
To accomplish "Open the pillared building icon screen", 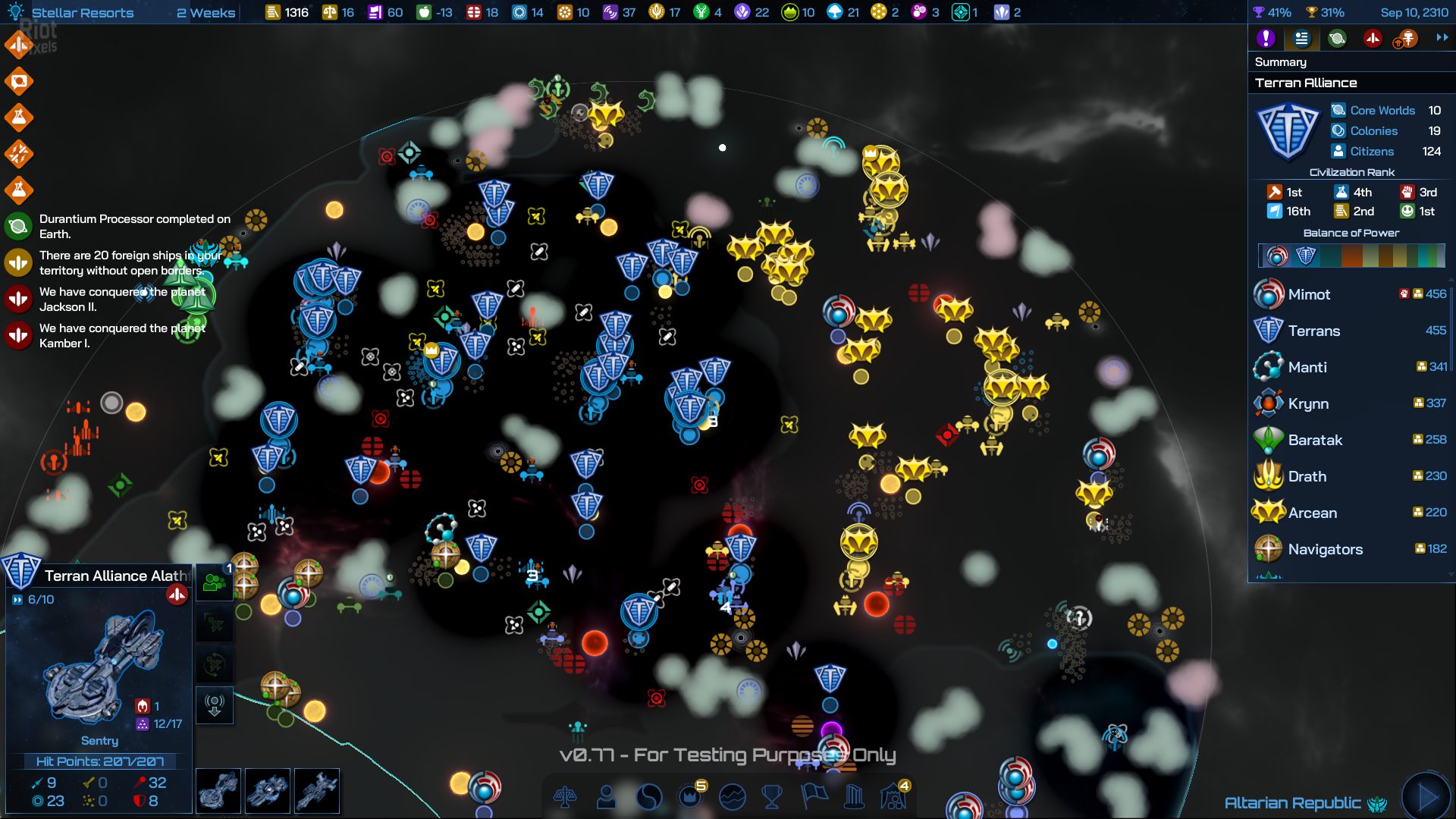I will coord(854,797).
